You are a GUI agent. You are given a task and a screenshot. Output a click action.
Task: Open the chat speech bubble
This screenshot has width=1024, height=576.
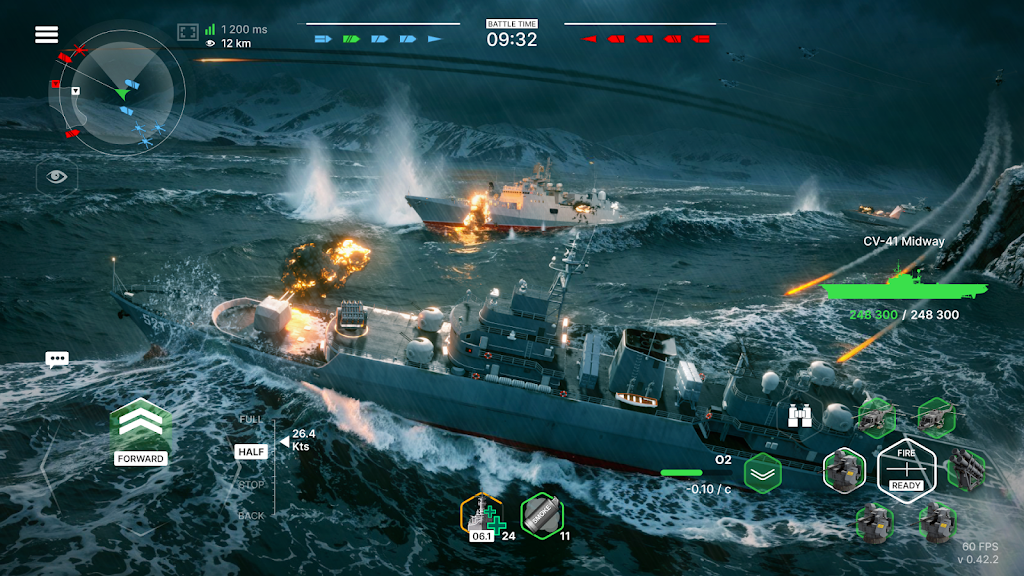pyautogui.click(x=57, y=360)
